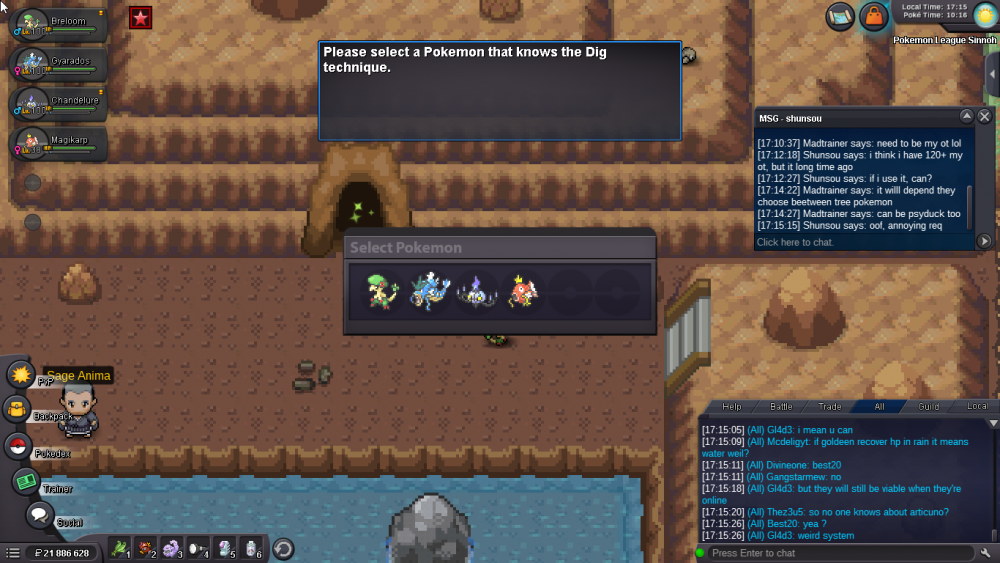
Task: Open the PvP menu
Action: [x=20, y=375]
